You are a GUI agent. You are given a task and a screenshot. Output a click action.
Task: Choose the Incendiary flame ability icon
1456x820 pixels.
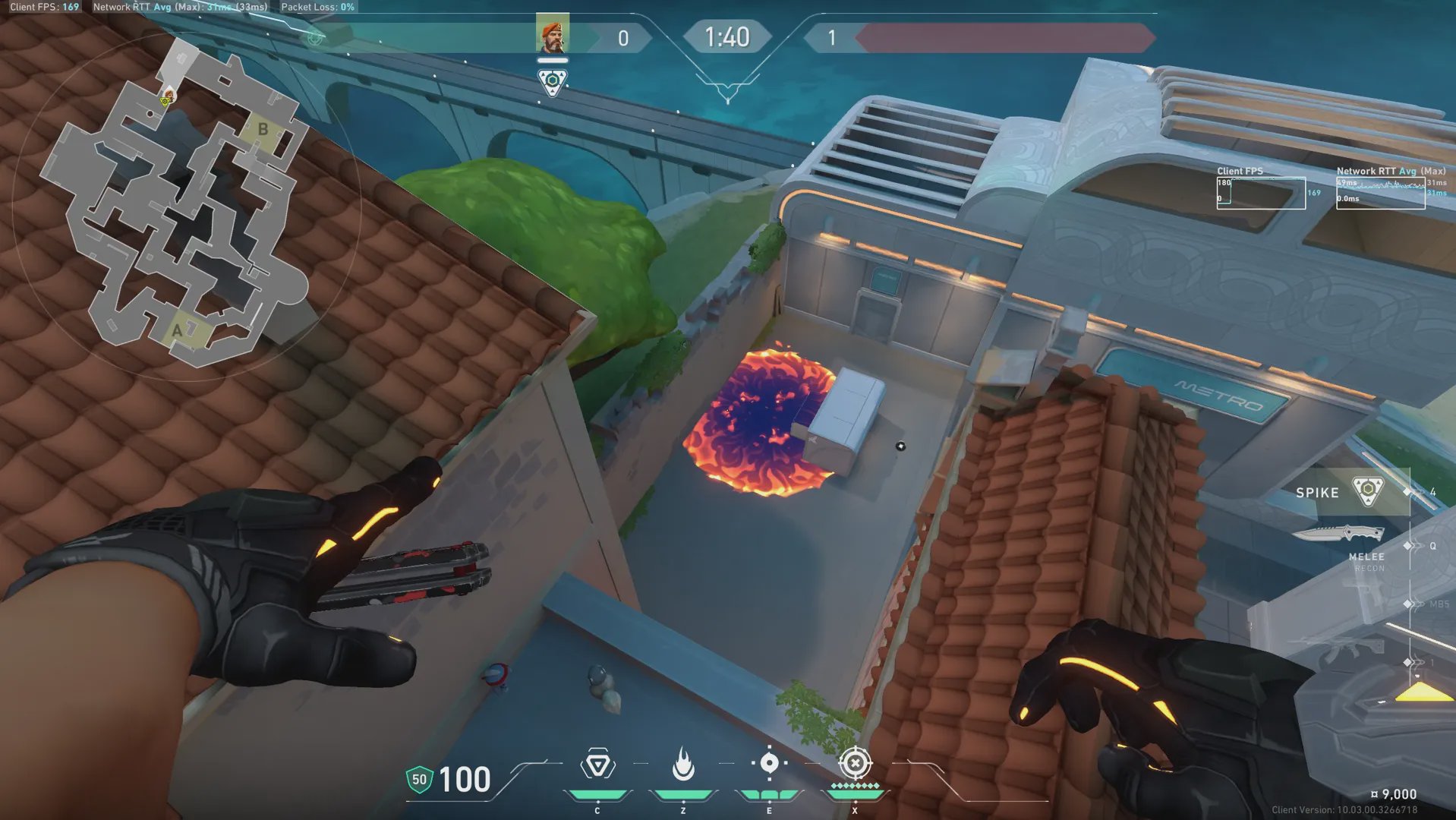coord(683,764)
